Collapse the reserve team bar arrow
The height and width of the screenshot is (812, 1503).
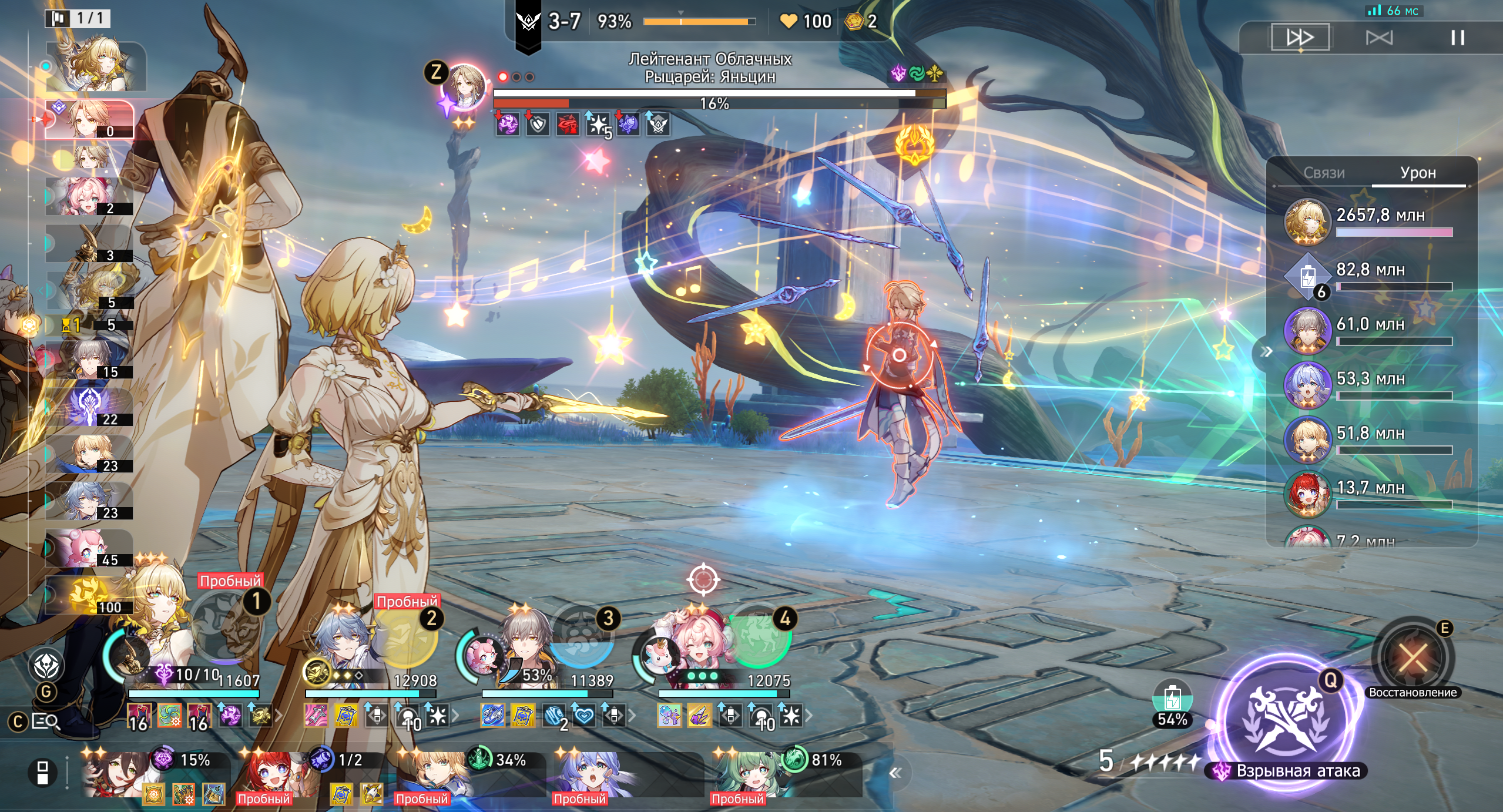[x=895, y=773]
